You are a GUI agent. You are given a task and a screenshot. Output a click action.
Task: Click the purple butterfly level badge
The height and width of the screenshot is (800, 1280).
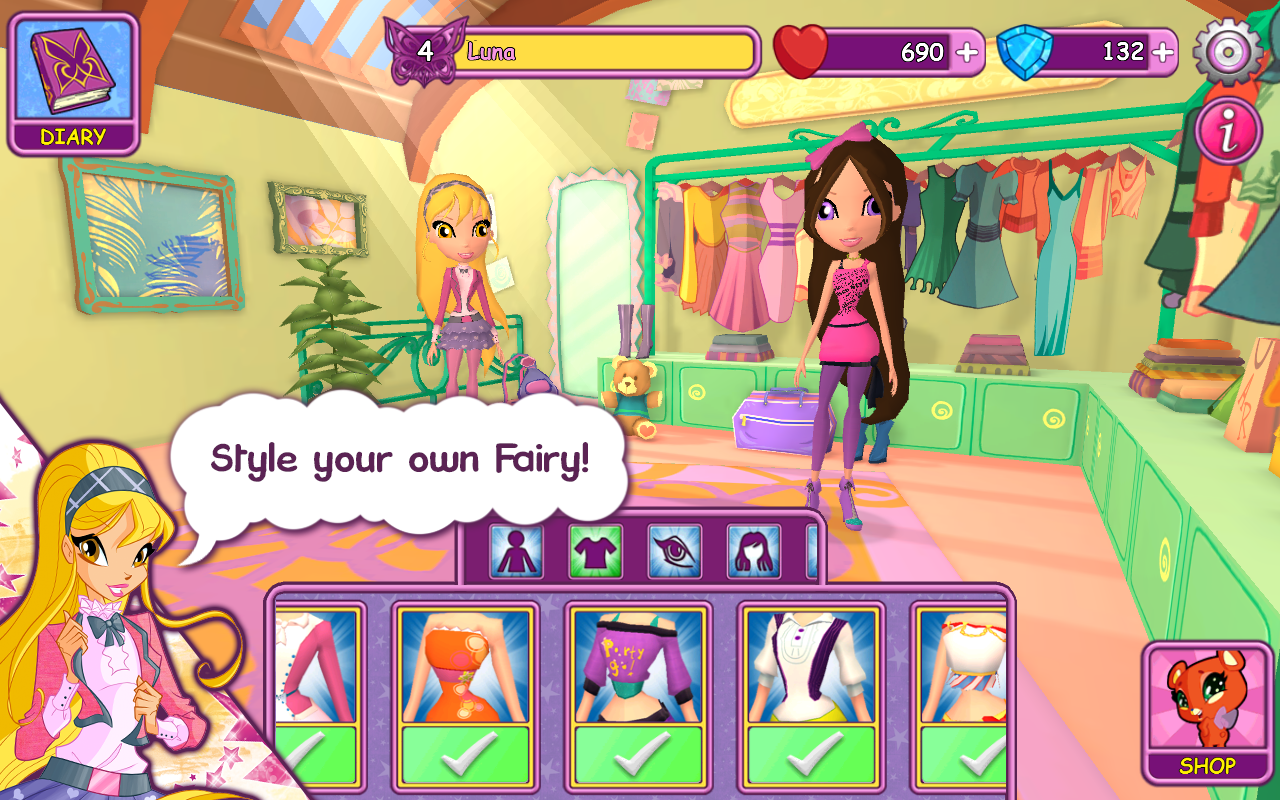pyautogui.click(x=425, y=52)
